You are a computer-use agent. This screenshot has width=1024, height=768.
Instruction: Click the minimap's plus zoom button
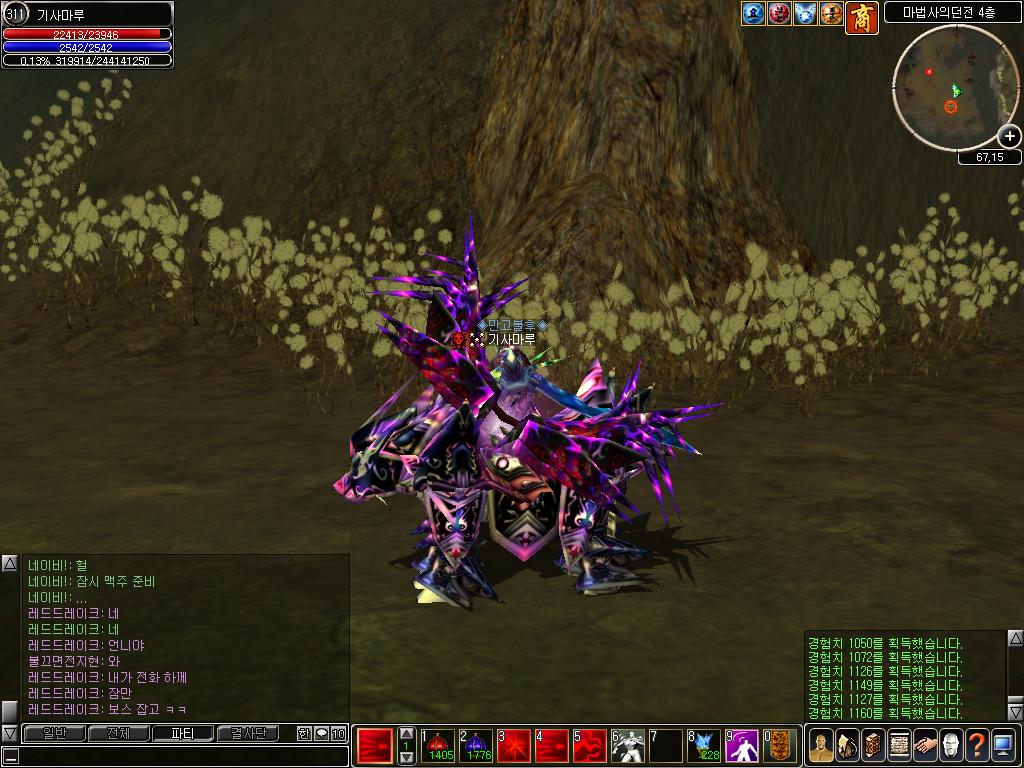click(x=1009, y=137)
